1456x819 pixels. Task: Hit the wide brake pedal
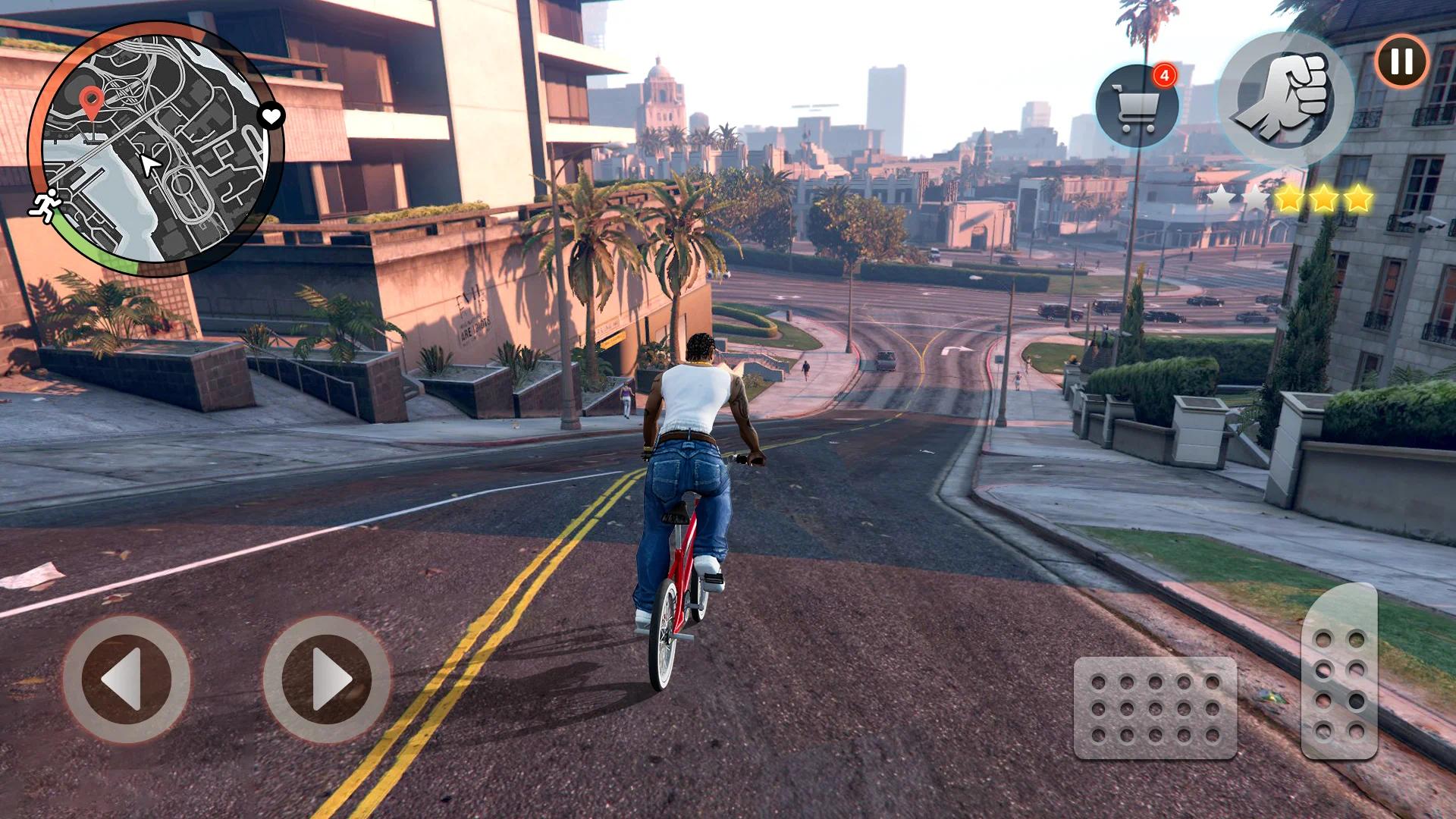coord(1155,708)
